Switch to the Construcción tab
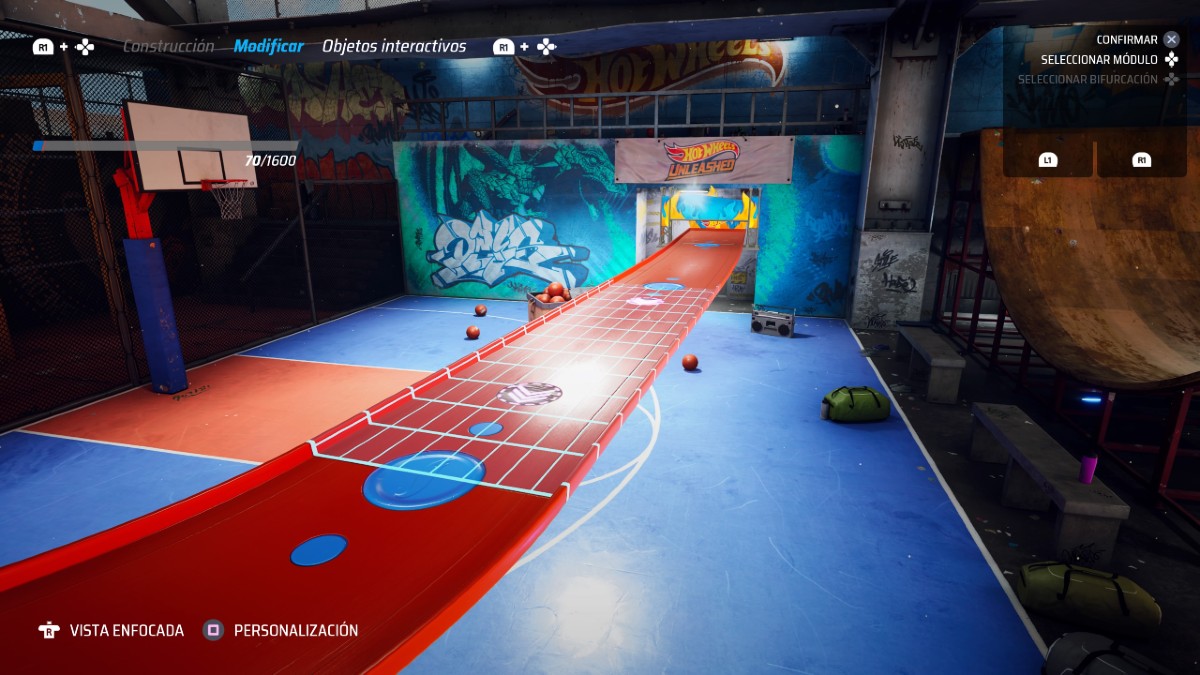This screenshot has height=675, width=1200. [168, 46]
